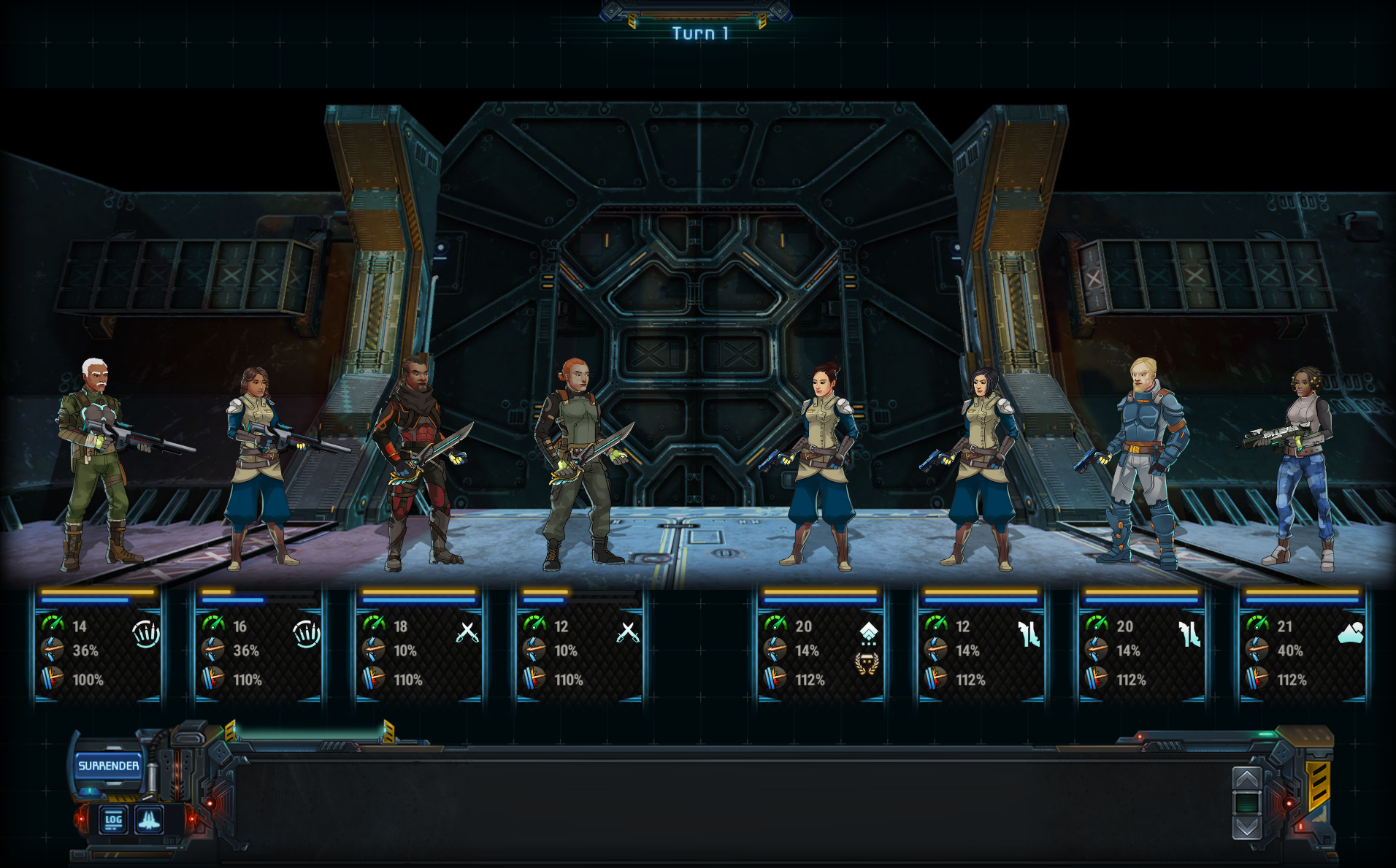Click the Surrender button
The height and width of the screenshot is (868, 1396).
(108, 766)
